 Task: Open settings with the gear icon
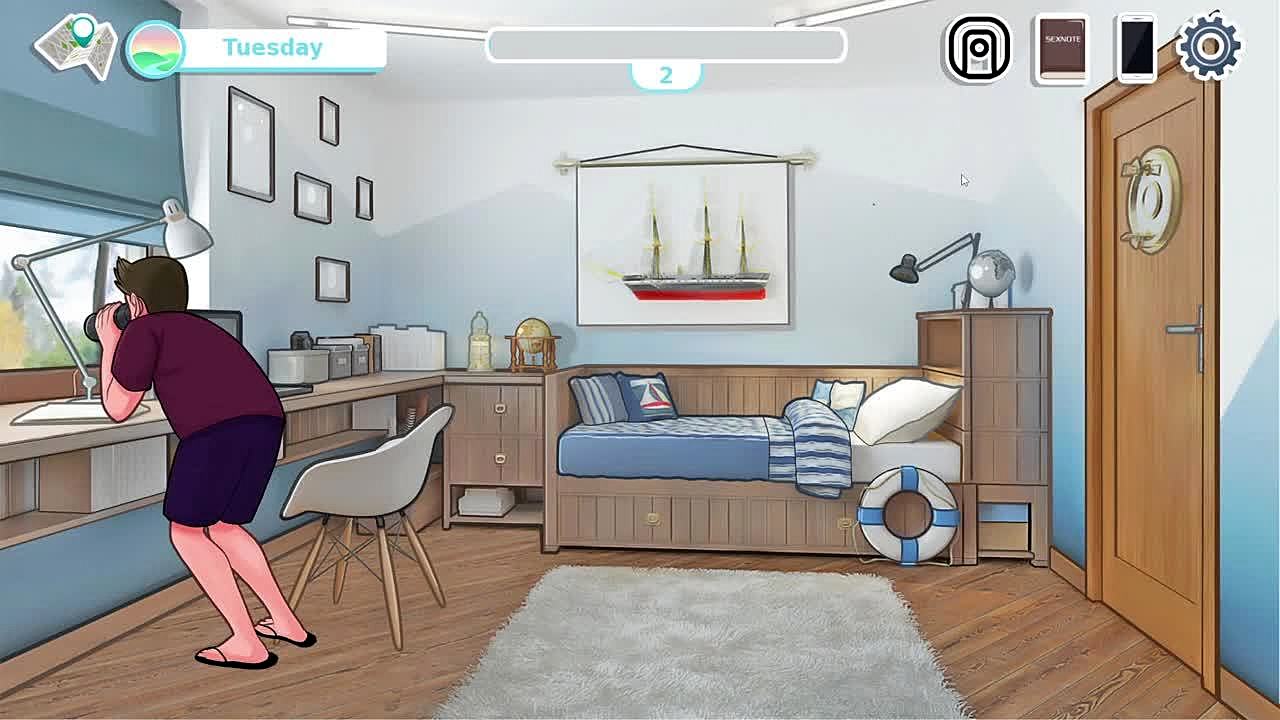(1209, 45)
